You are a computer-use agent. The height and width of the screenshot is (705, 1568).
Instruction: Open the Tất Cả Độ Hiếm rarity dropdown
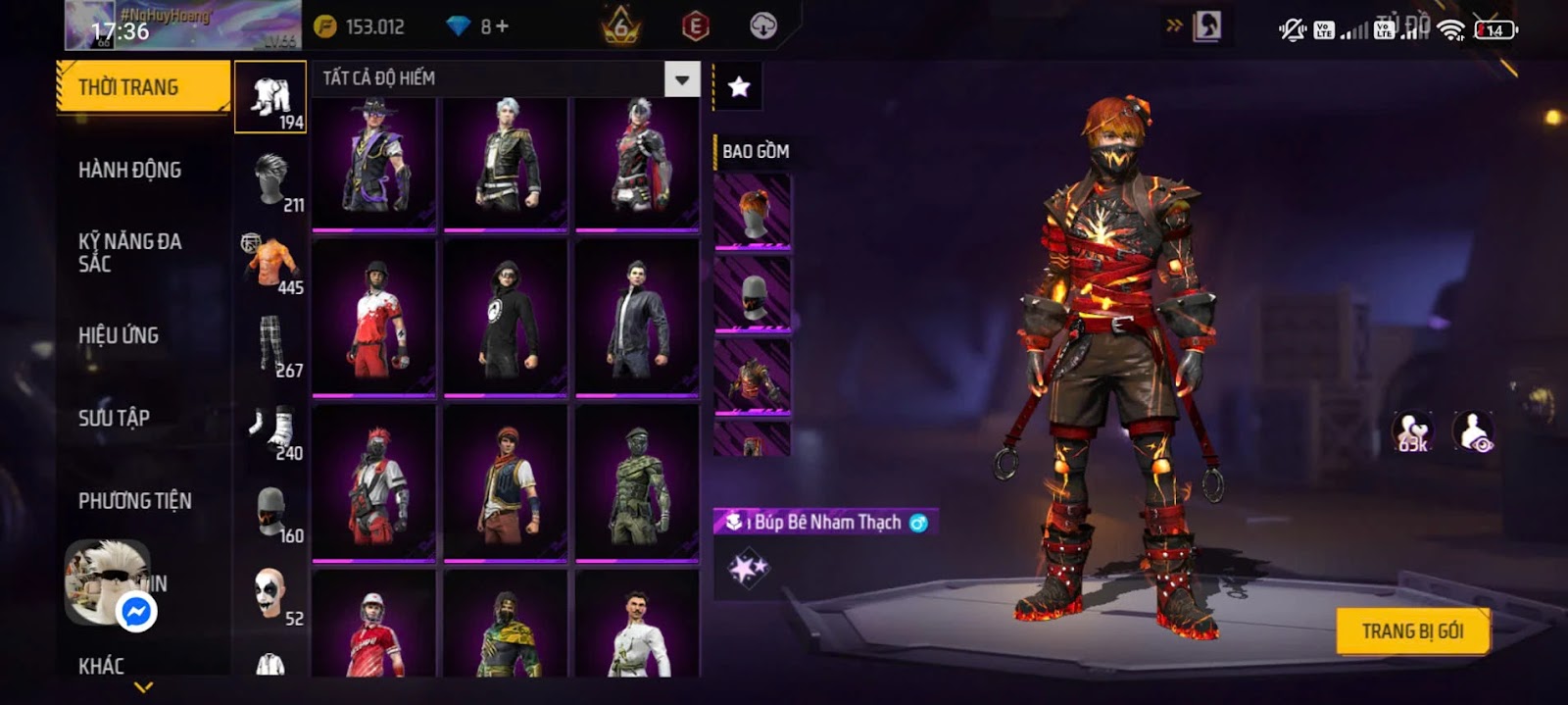click(x=681, y=78)
